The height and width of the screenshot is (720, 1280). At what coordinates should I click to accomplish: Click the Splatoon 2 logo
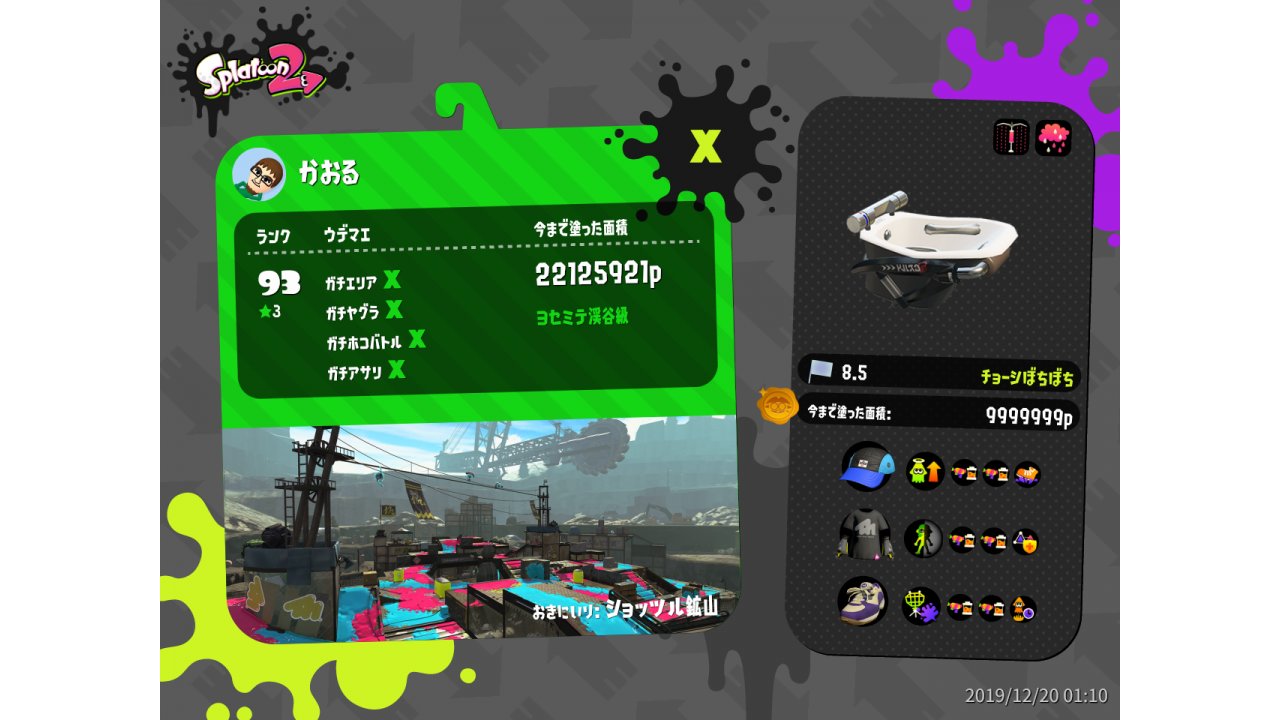[x=260, y=72]
